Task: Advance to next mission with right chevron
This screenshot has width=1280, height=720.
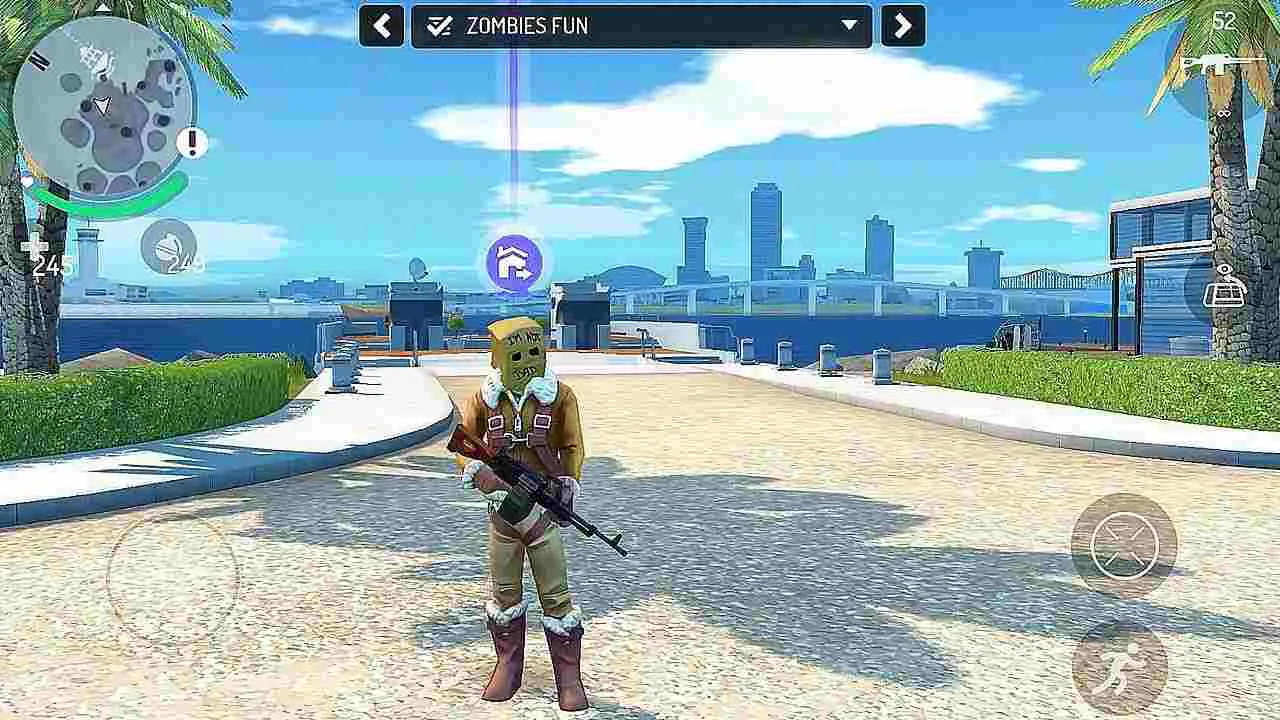Action: coord(900,26)
